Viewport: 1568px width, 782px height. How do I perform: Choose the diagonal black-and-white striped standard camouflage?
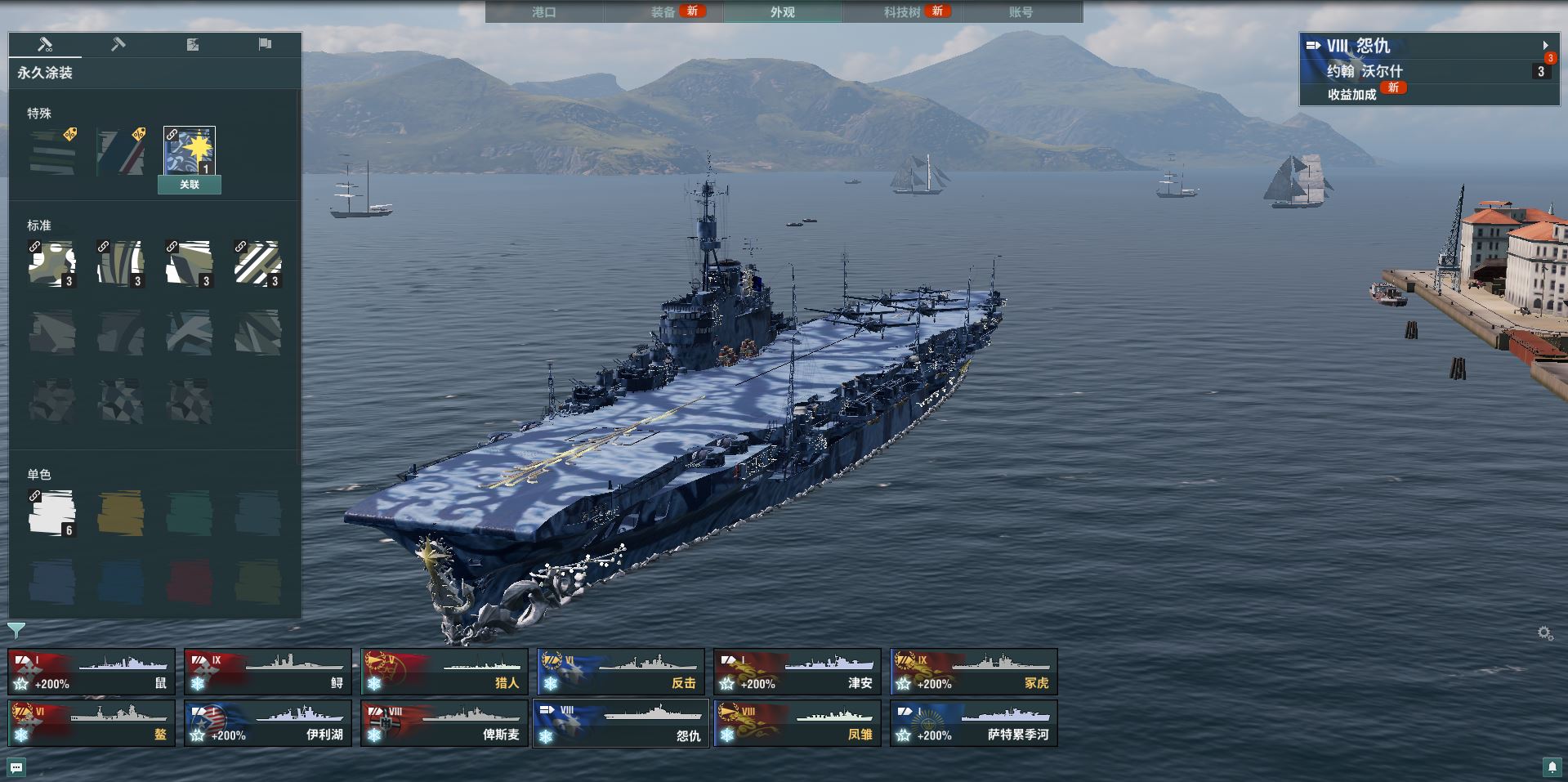tap(258, 263)
